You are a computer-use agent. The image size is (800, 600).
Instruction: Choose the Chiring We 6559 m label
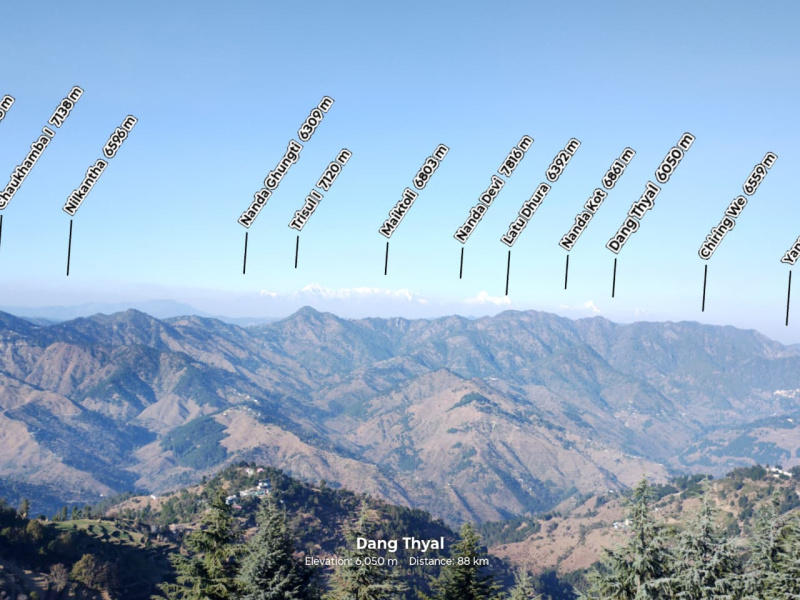738,206
